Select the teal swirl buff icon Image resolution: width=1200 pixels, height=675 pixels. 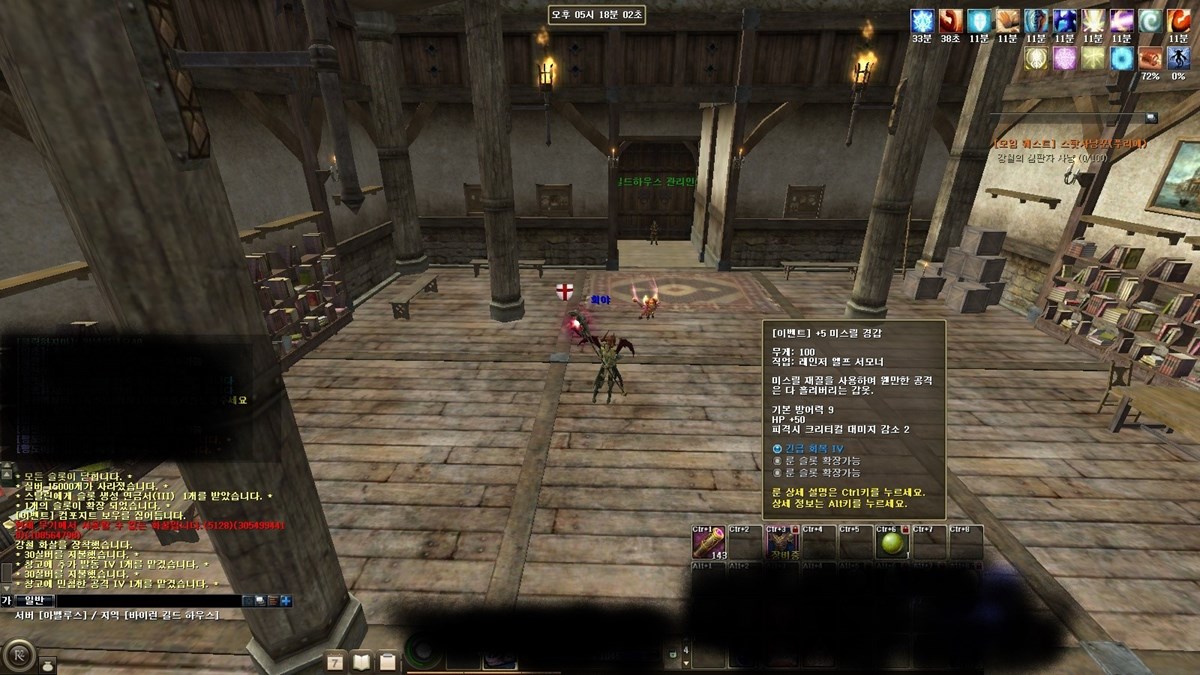(1151, 21)
